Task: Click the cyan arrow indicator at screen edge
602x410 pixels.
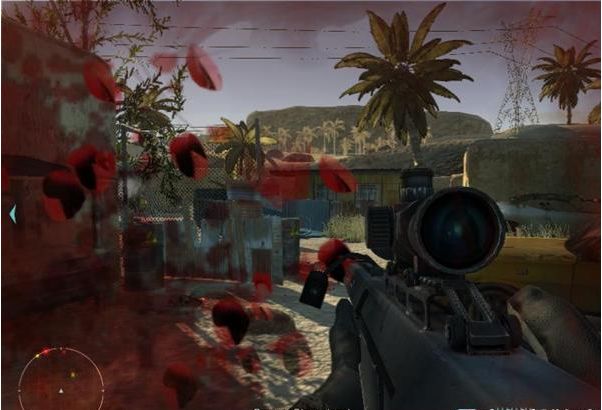Action: coord(12,213)
